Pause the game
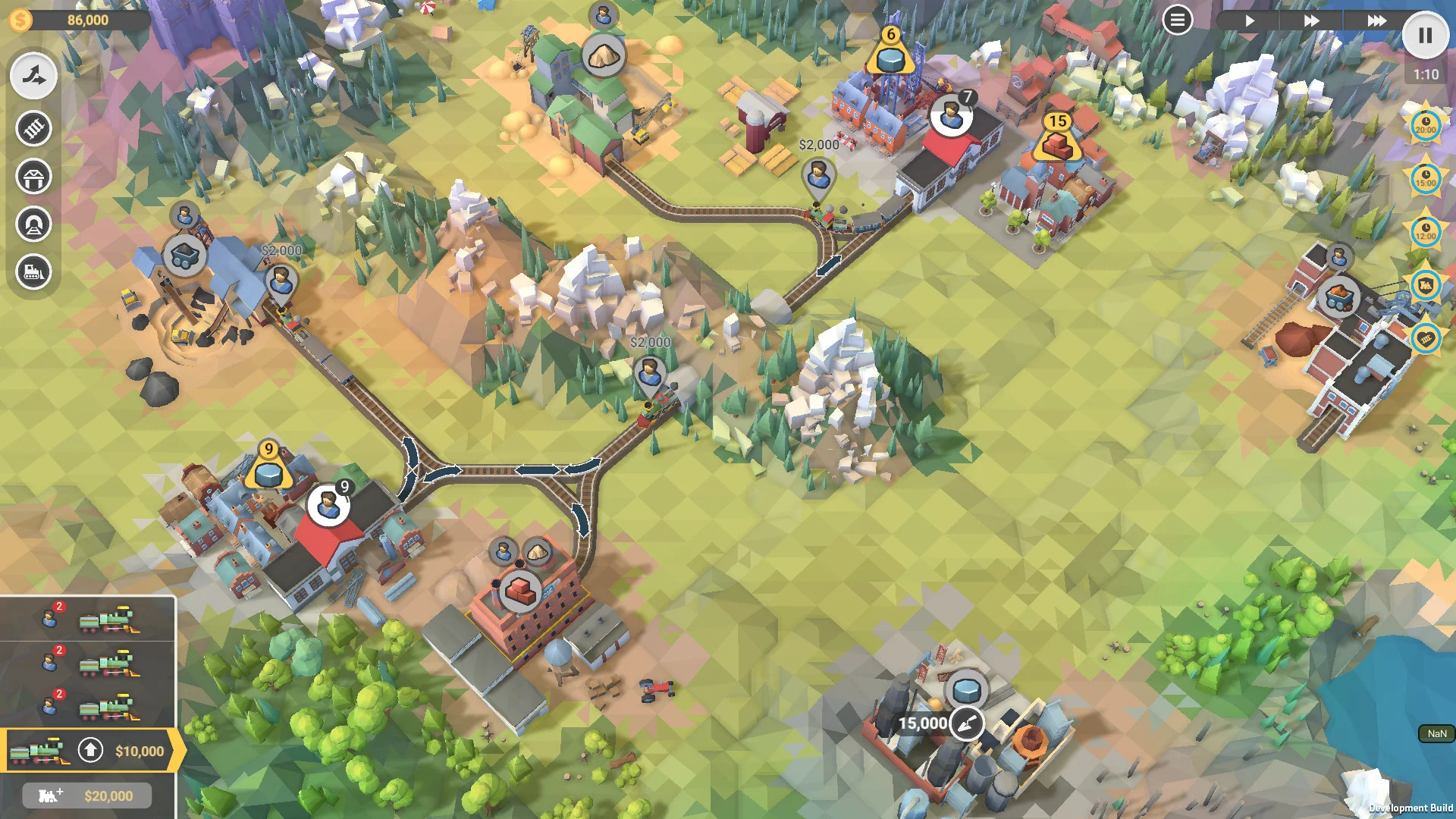The width and height of the screenshot is (1456, 819). point(1425,36)
